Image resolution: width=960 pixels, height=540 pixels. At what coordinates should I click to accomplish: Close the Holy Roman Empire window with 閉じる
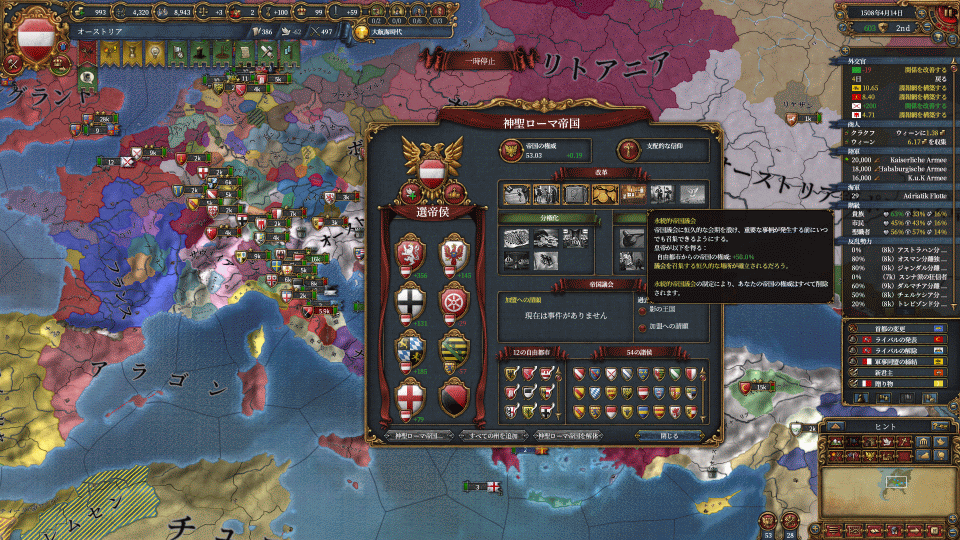[670, 436]
